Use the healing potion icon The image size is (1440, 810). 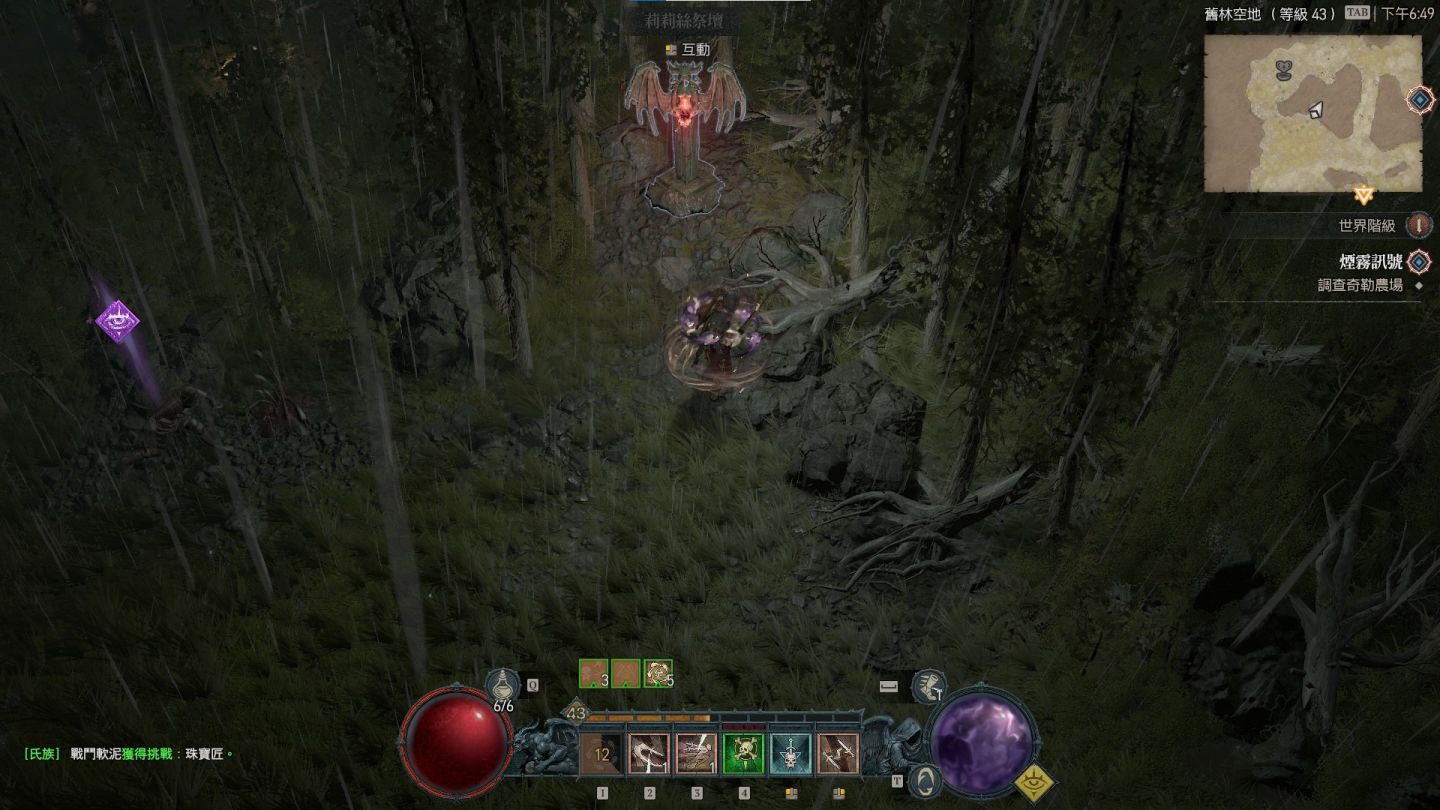(502, 686)
